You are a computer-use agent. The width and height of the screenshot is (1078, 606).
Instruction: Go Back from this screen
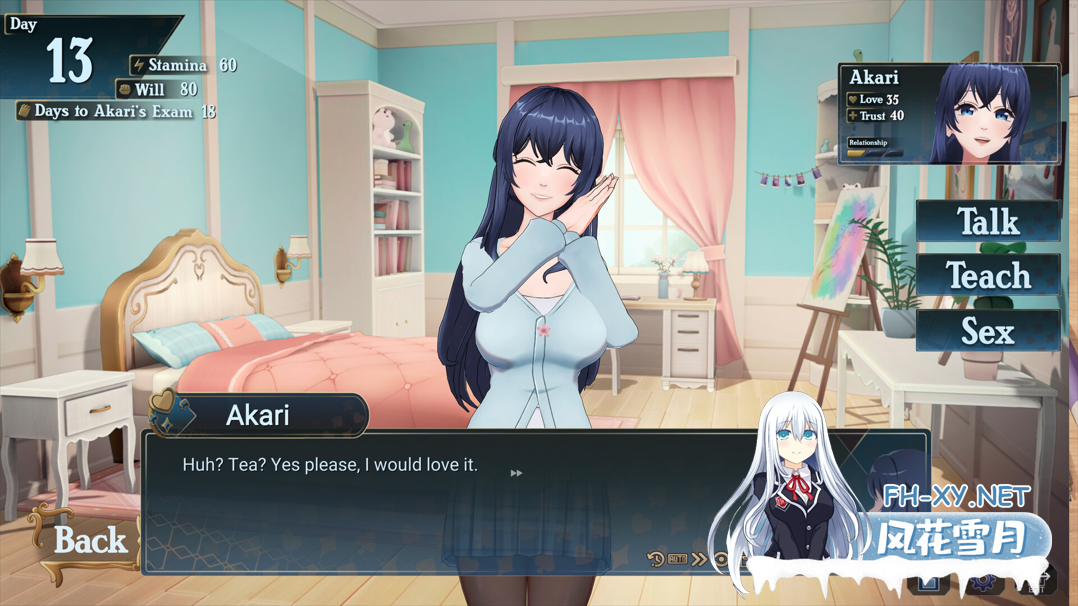pyautogui.click(x=89, y=541)
